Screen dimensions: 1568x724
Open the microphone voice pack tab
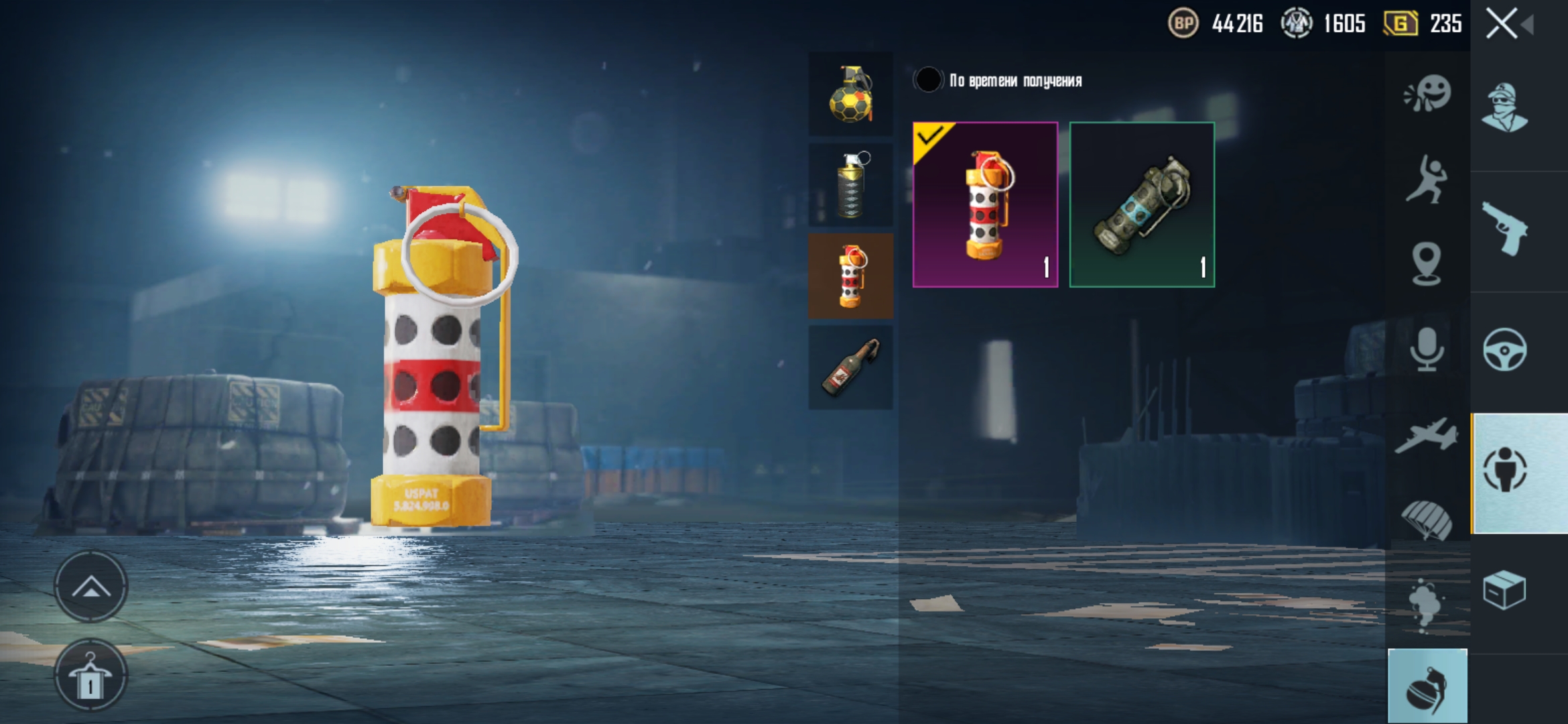[x=1427, y=349]
